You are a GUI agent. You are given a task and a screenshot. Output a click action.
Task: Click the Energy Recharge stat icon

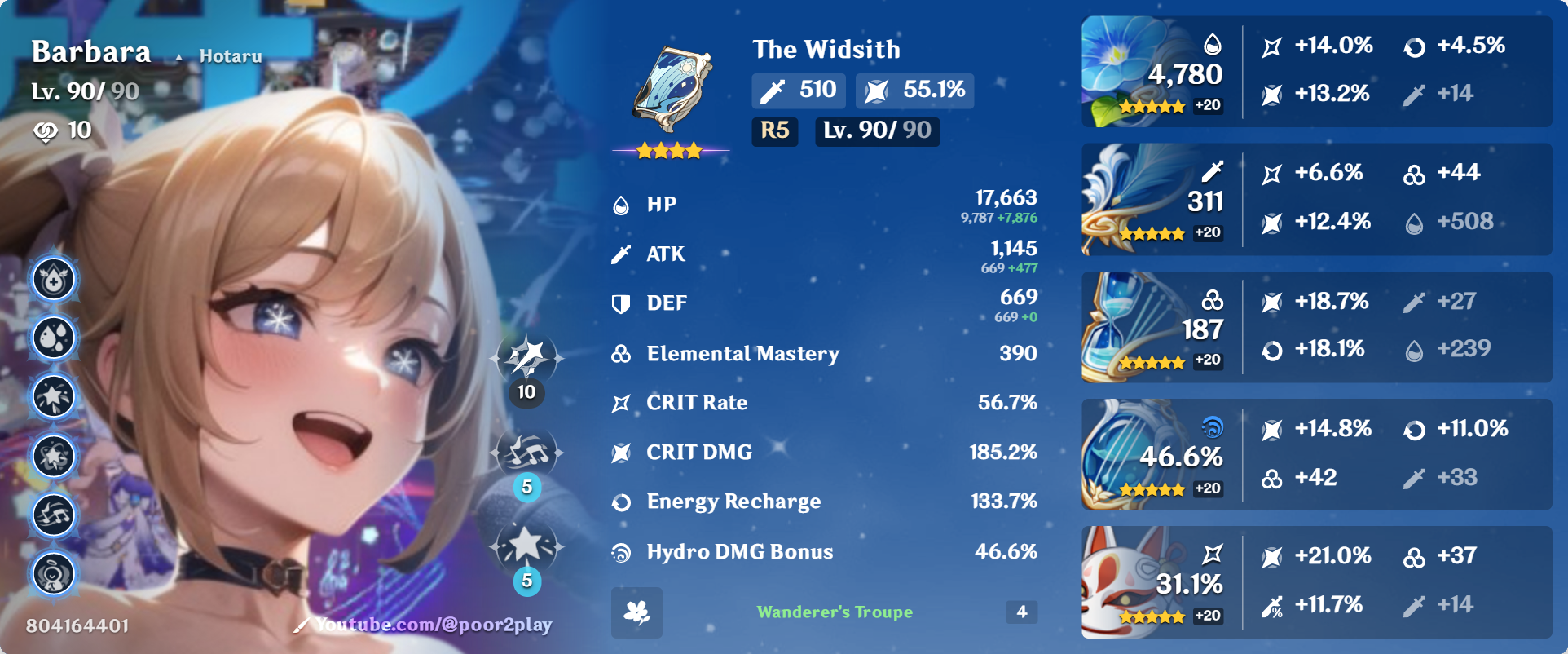622,502
